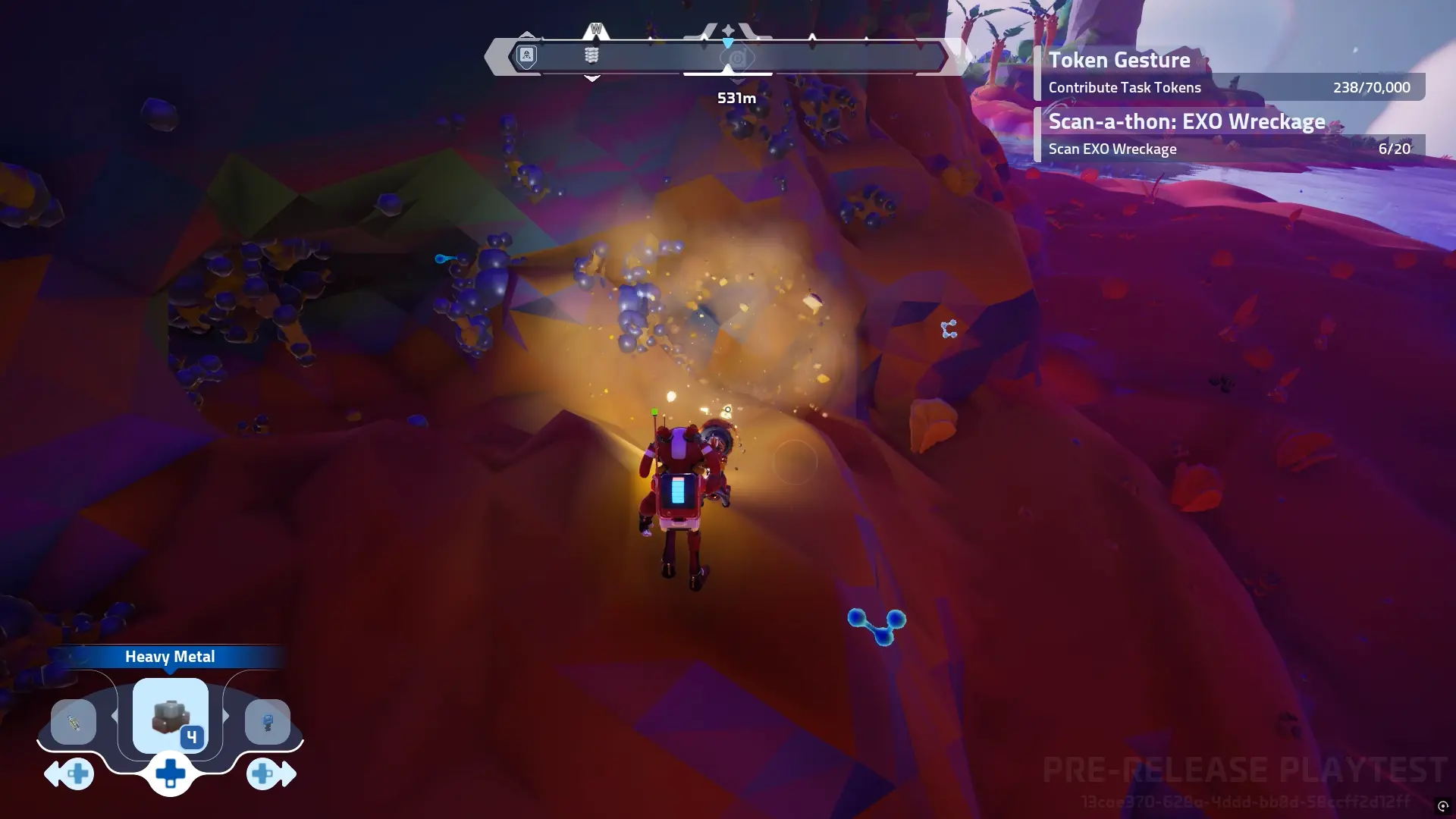Open the Token Gesture quest details
The height and width of the screenshot is (819, 1456).
(1119, 61)
